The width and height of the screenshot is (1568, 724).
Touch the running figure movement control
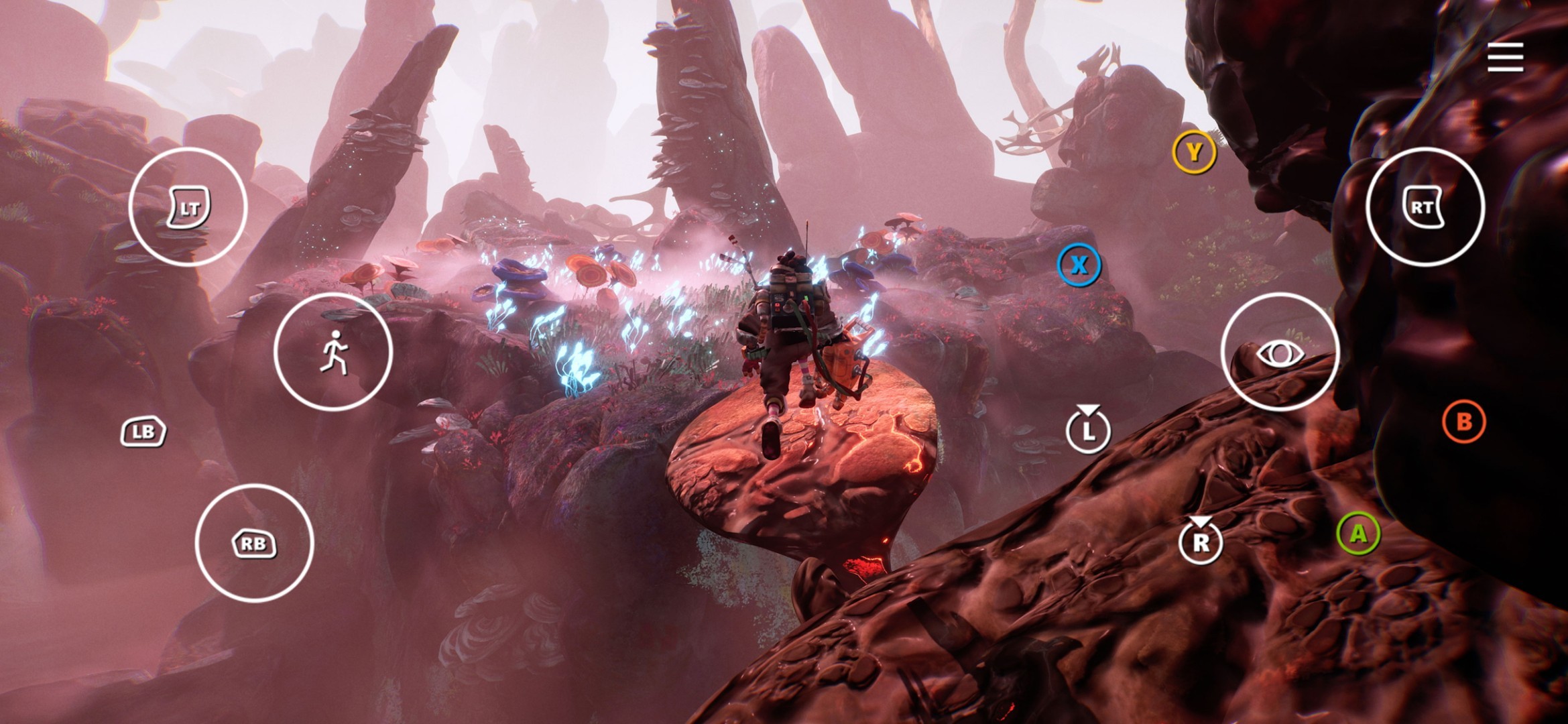333,352
